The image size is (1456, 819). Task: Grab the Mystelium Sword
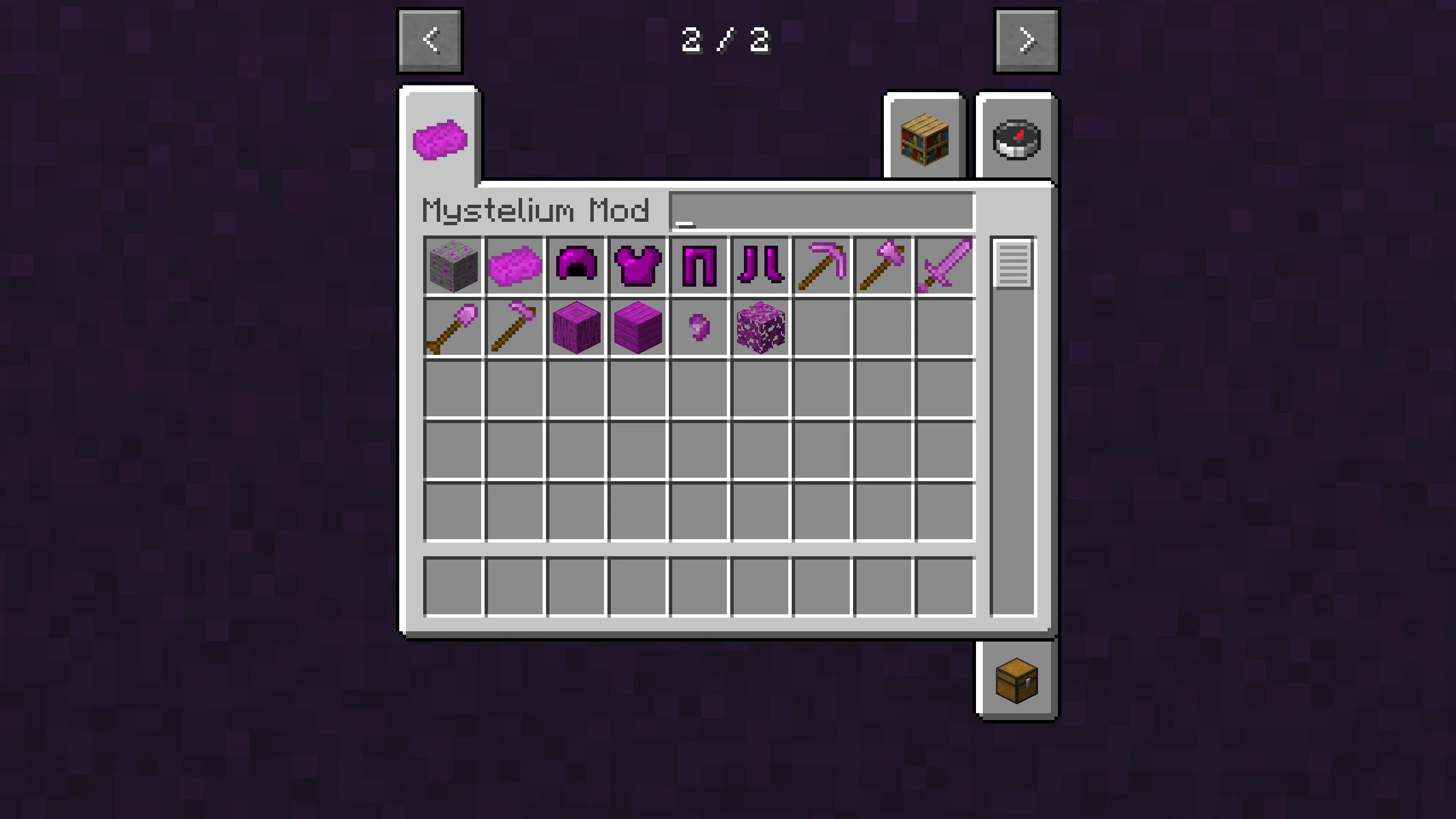(x=944, y=266)
